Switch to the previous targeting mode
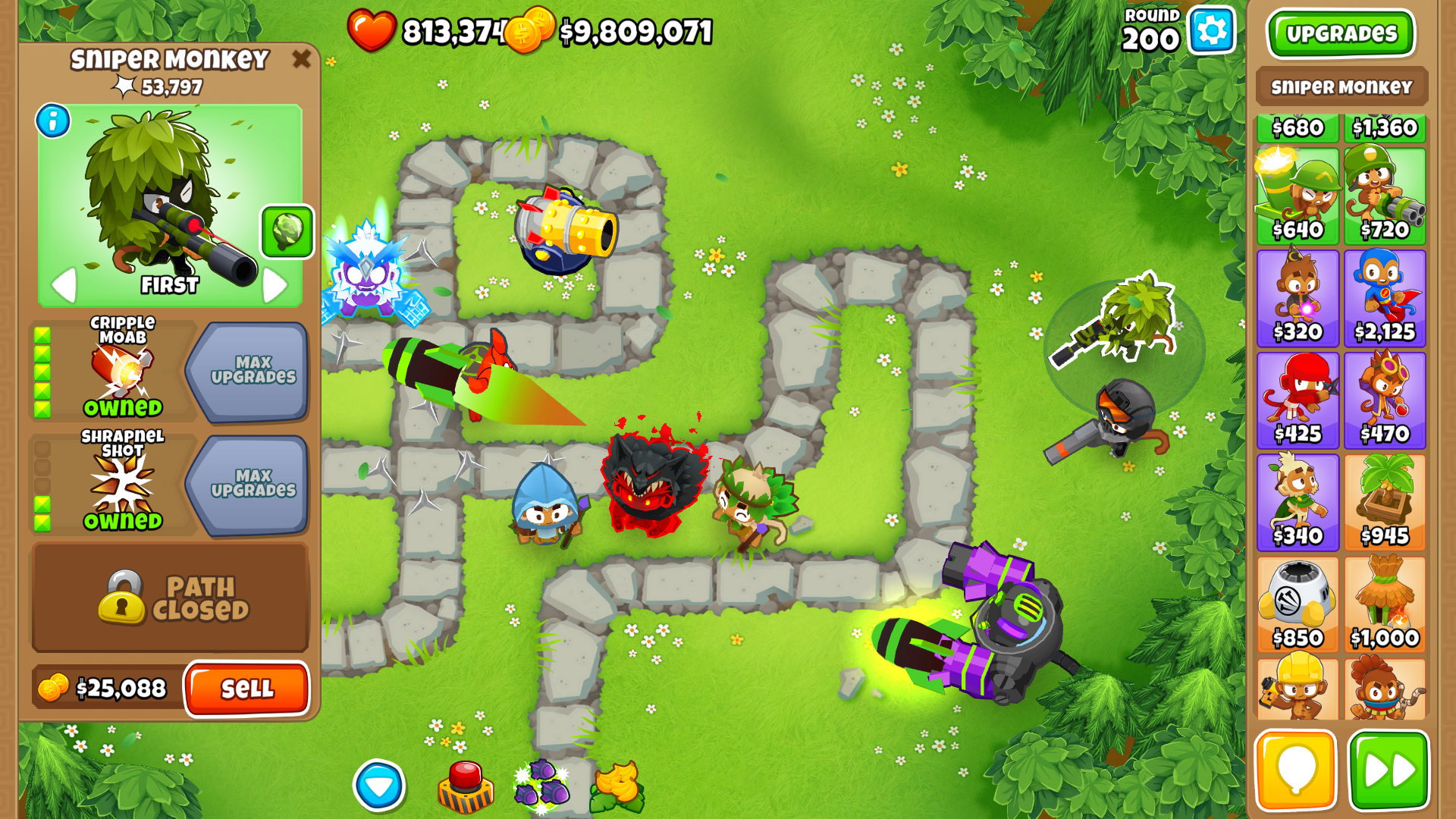 point(64,285)
